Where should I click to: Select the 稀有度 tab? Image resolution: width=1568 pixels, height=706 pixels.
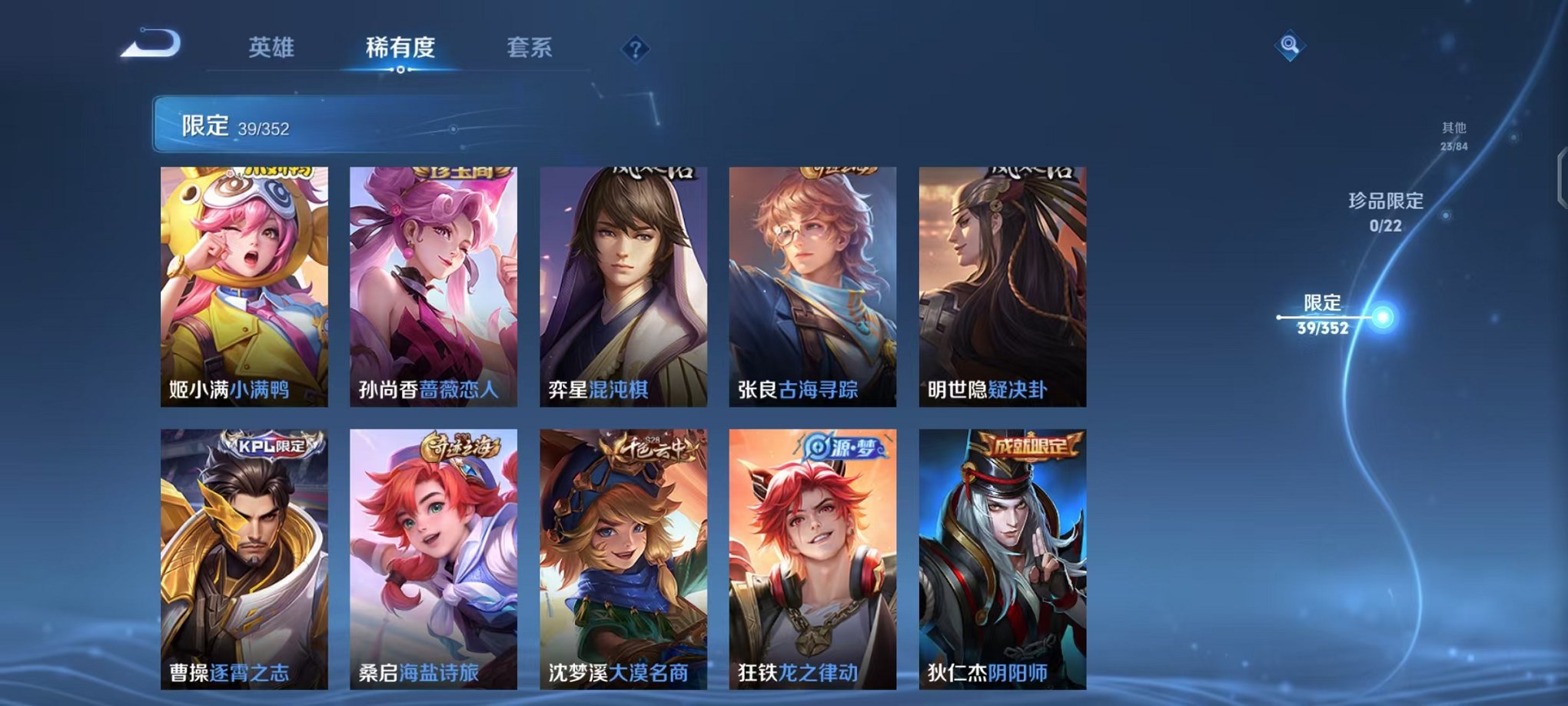click(x=399, y=48)
